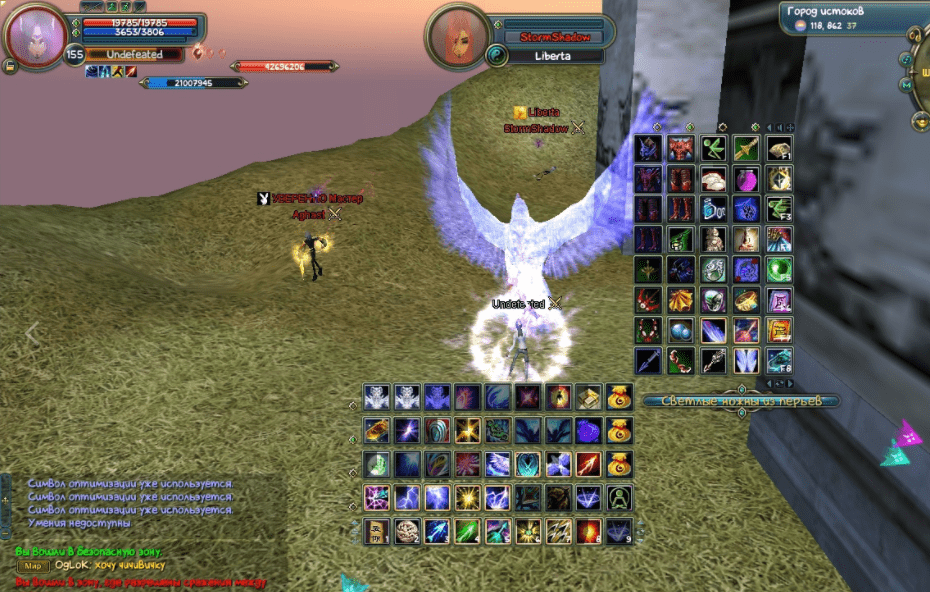Activate the green arrow skill in slot 4
The width and height of the screenshot is (930, 592).
coord(467,531)
